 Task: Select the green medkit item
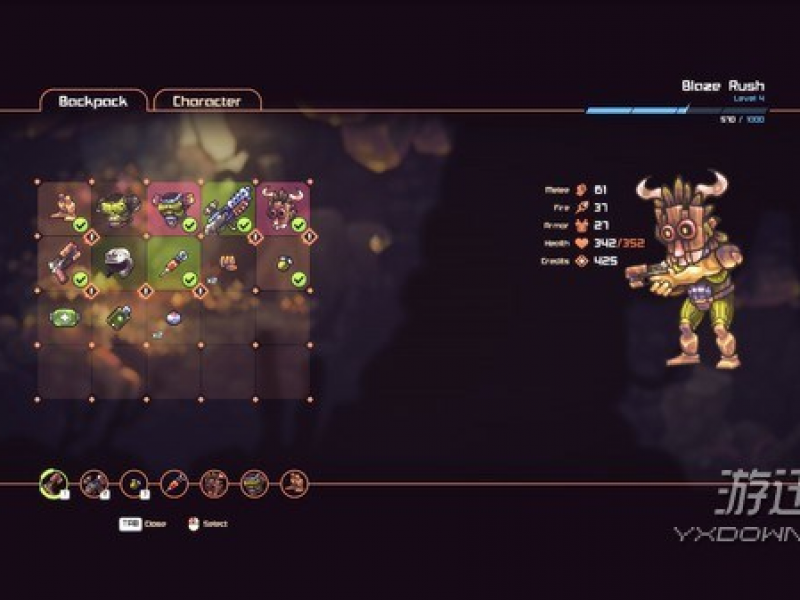[65, 317]
